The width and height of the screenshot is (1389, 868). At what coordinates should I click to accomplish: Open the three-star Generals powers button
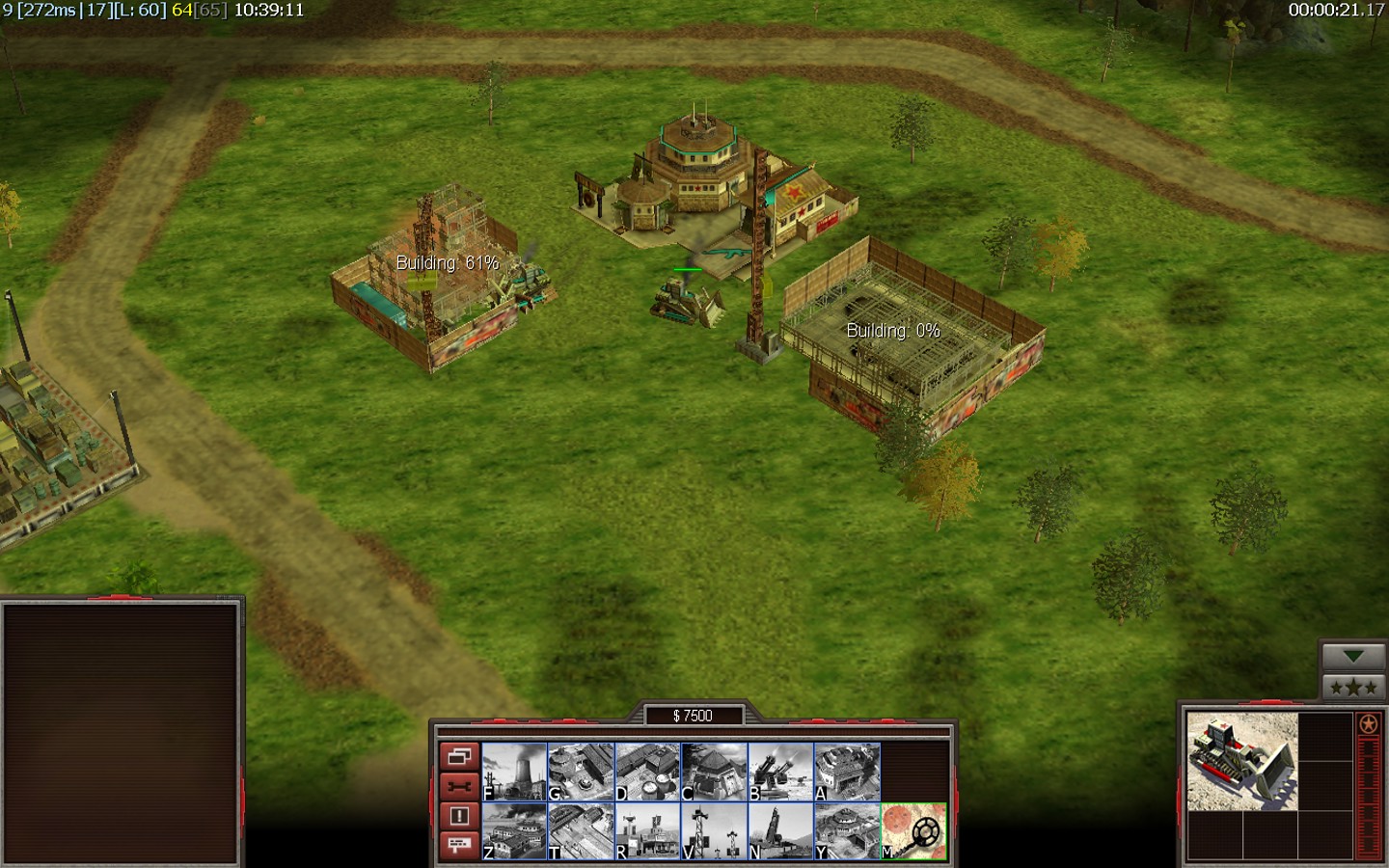tap(1353, 688)
